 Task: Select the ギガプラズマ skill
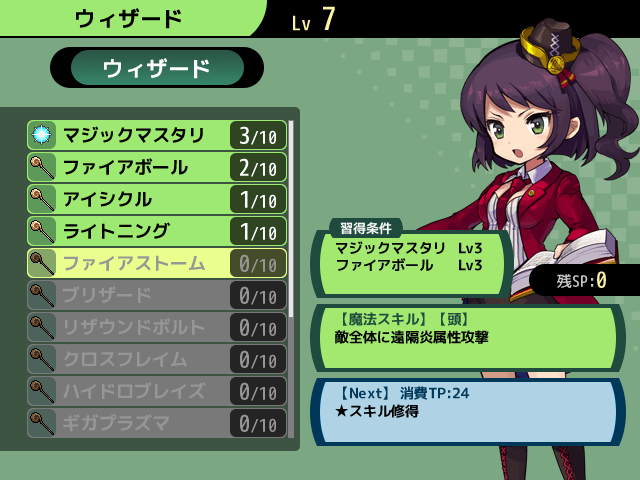157,423
